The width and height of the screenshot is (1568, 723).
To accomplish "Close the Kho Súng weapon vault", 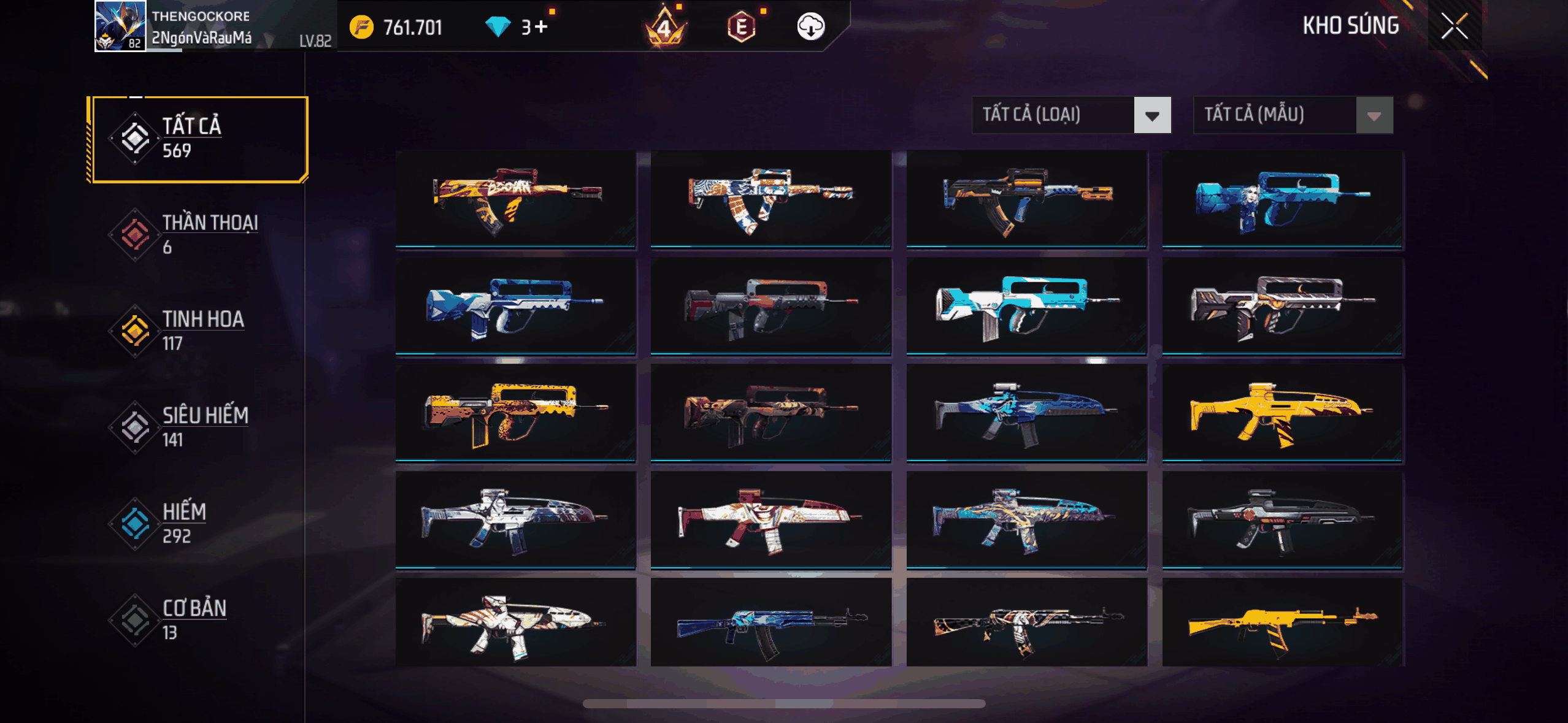I will [1454, 26].
